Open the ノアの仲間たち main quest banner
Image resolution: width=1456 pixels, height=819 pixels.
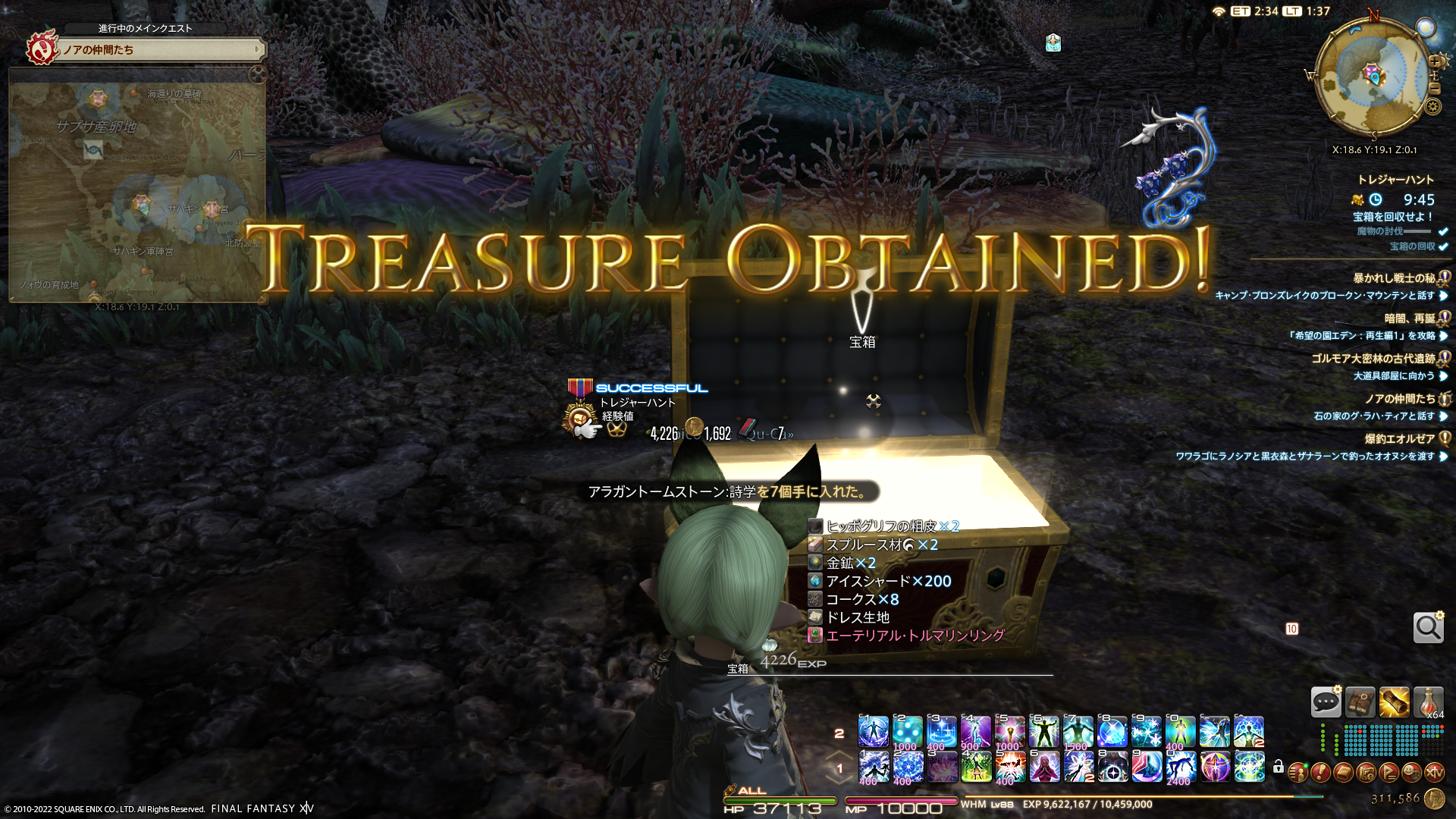pyautogui.click(x=161, y=50)
